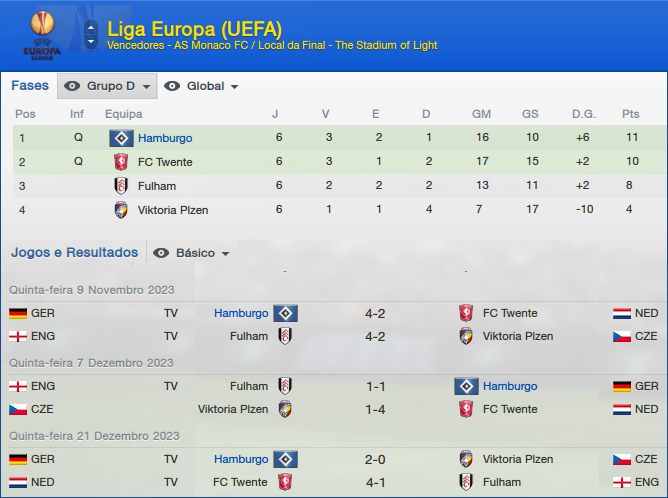Screen dimensions: 668x498
Task: Select FC Twente in the standings table
Action: pos(165,162)
